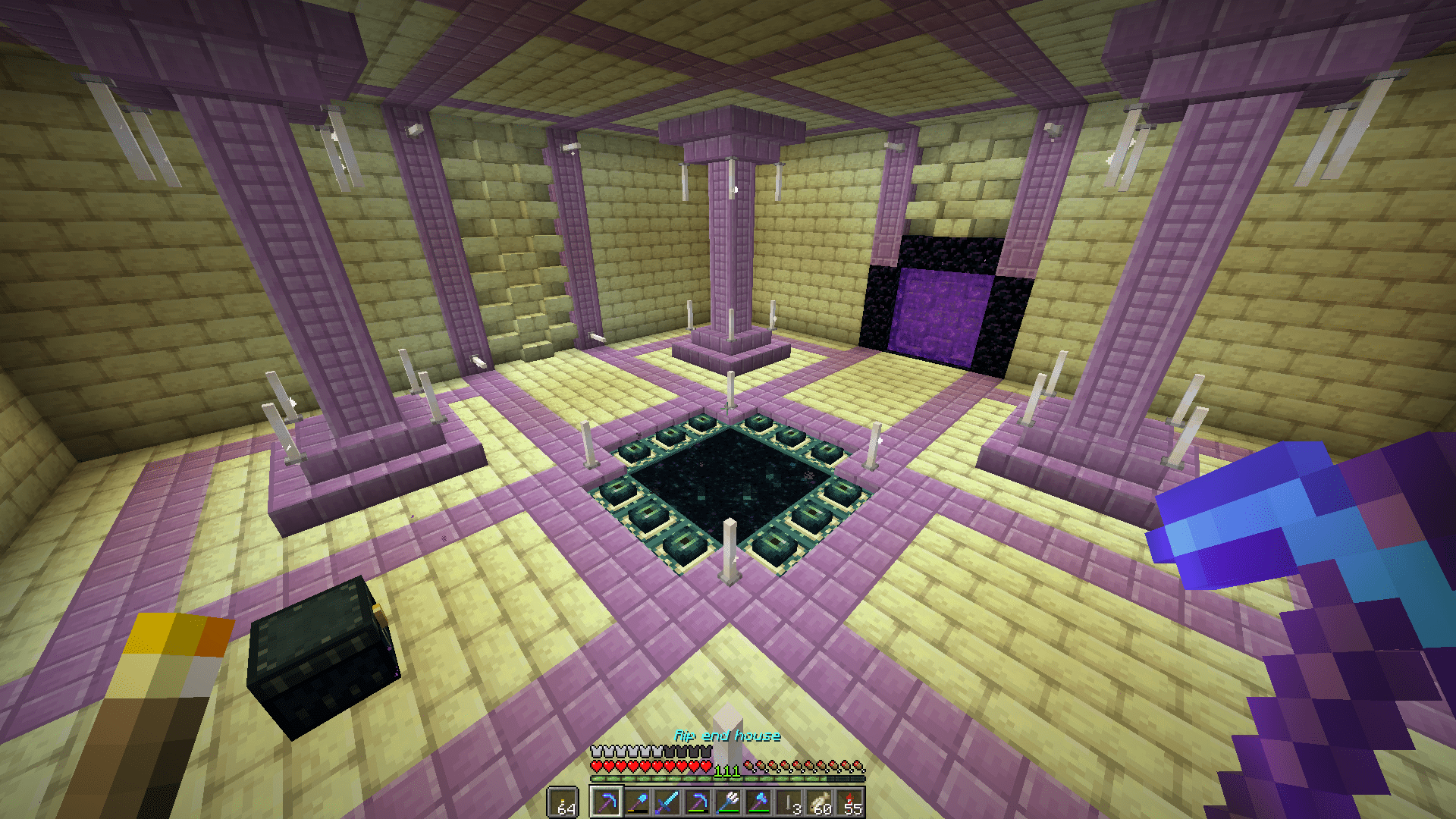Viewport: 1456px width, 819px height.
Task: Click the raw cod stack showing 60
Action: (x=817, y=802)
